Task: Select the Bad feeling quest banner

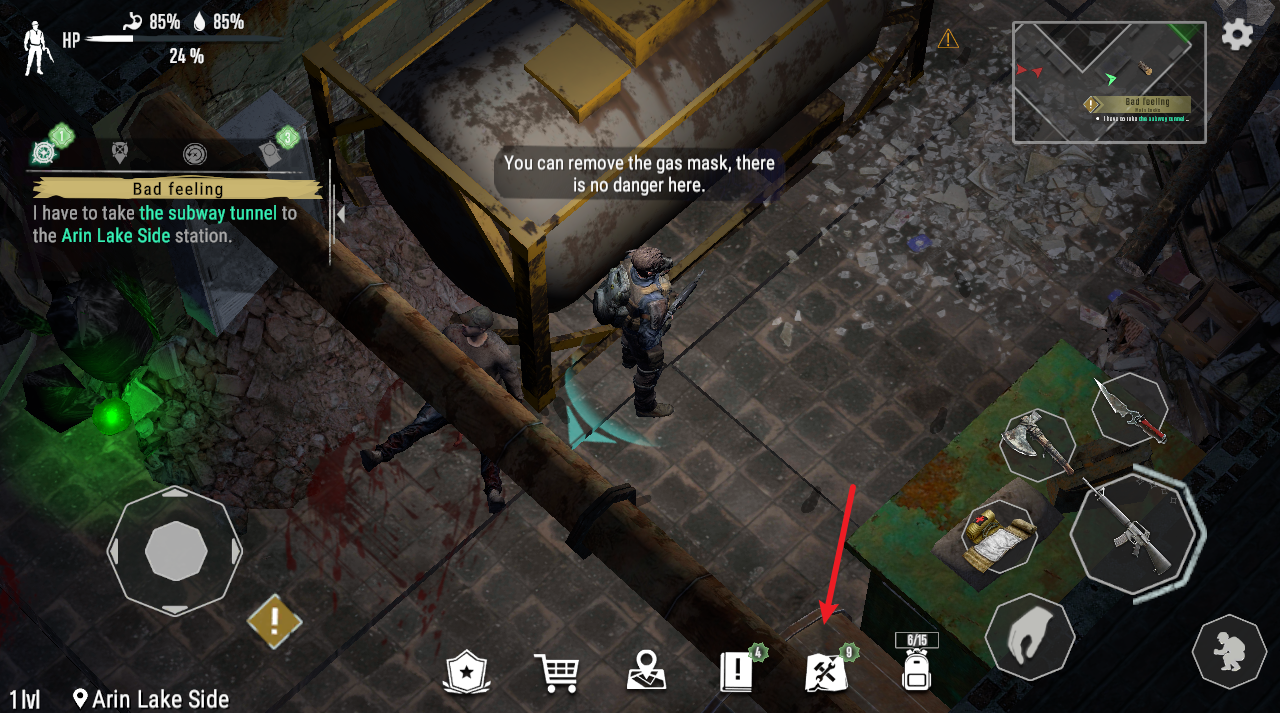Action: [x=177, y=189]
